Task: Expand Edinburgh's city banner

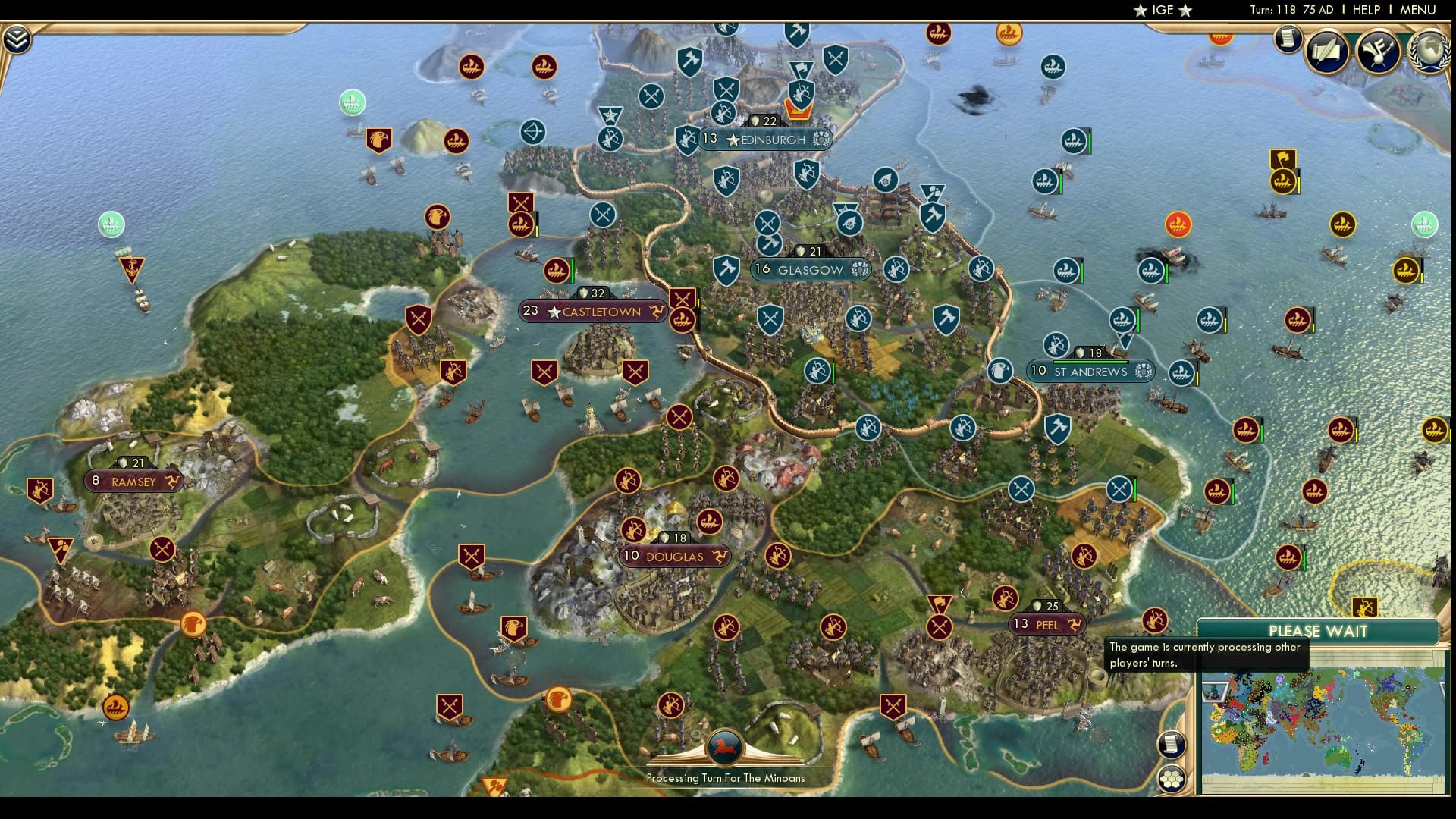Action: click(765, 140)
